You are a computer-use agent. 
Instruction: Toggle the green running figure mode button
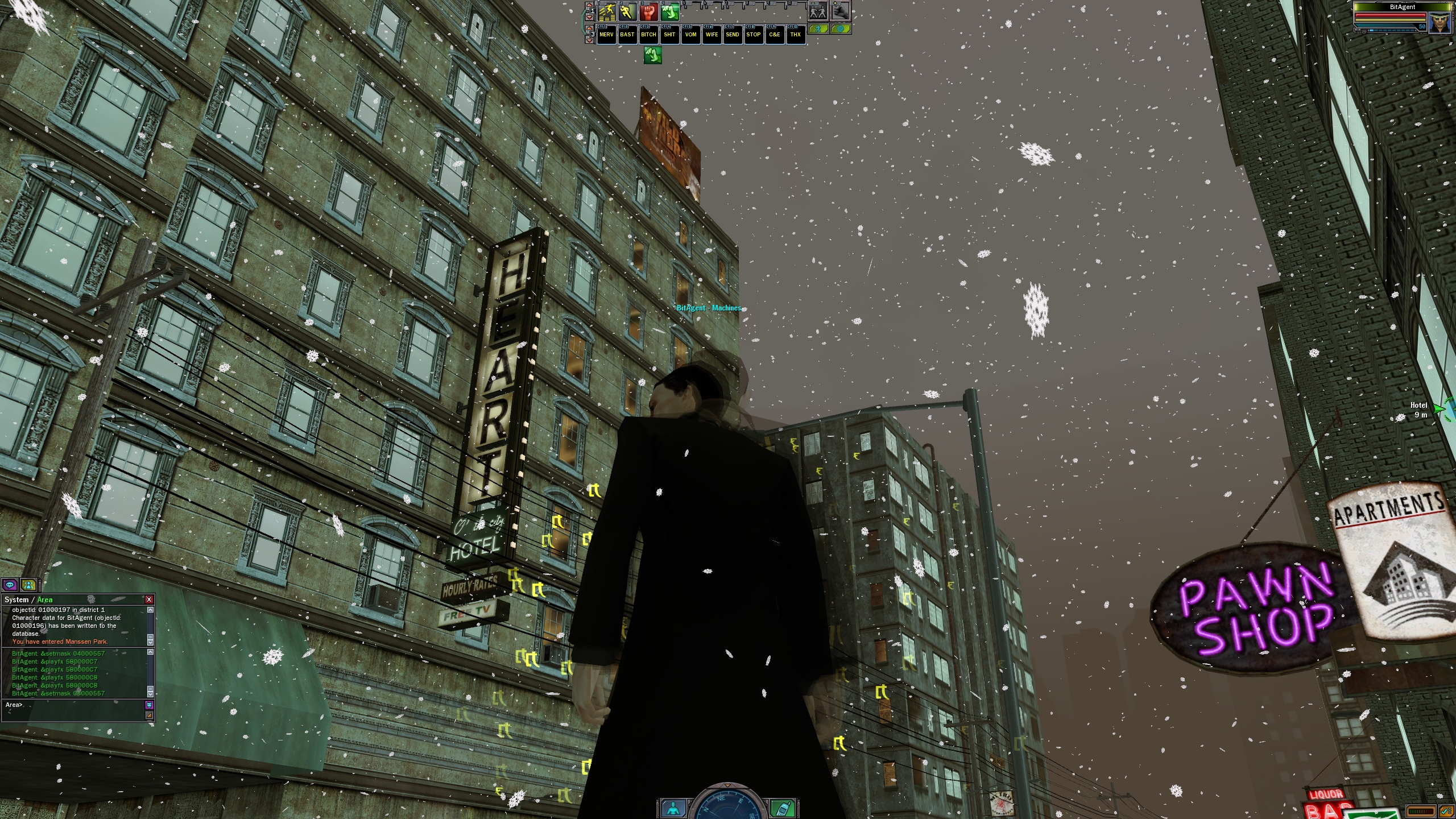point(818,28)
